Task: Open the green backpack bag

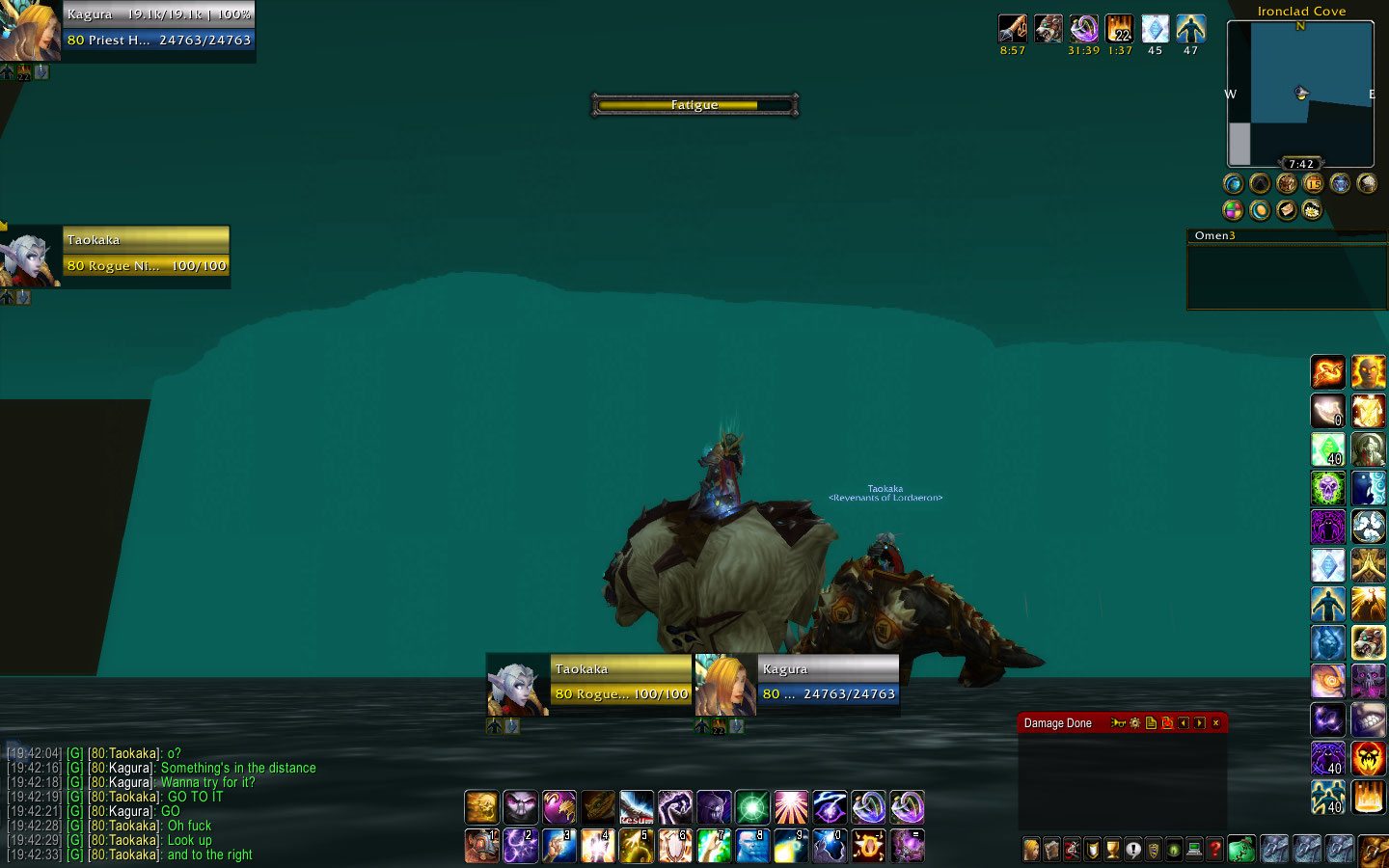Action: [1241, 849]
